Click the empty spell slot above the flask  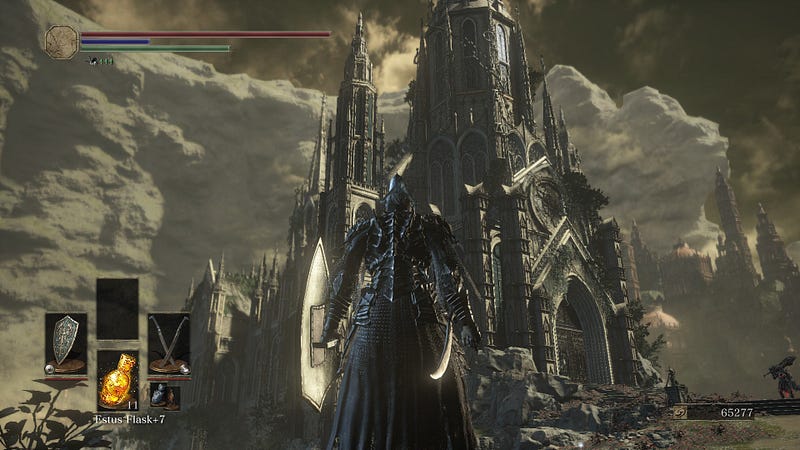coord(117,309)
